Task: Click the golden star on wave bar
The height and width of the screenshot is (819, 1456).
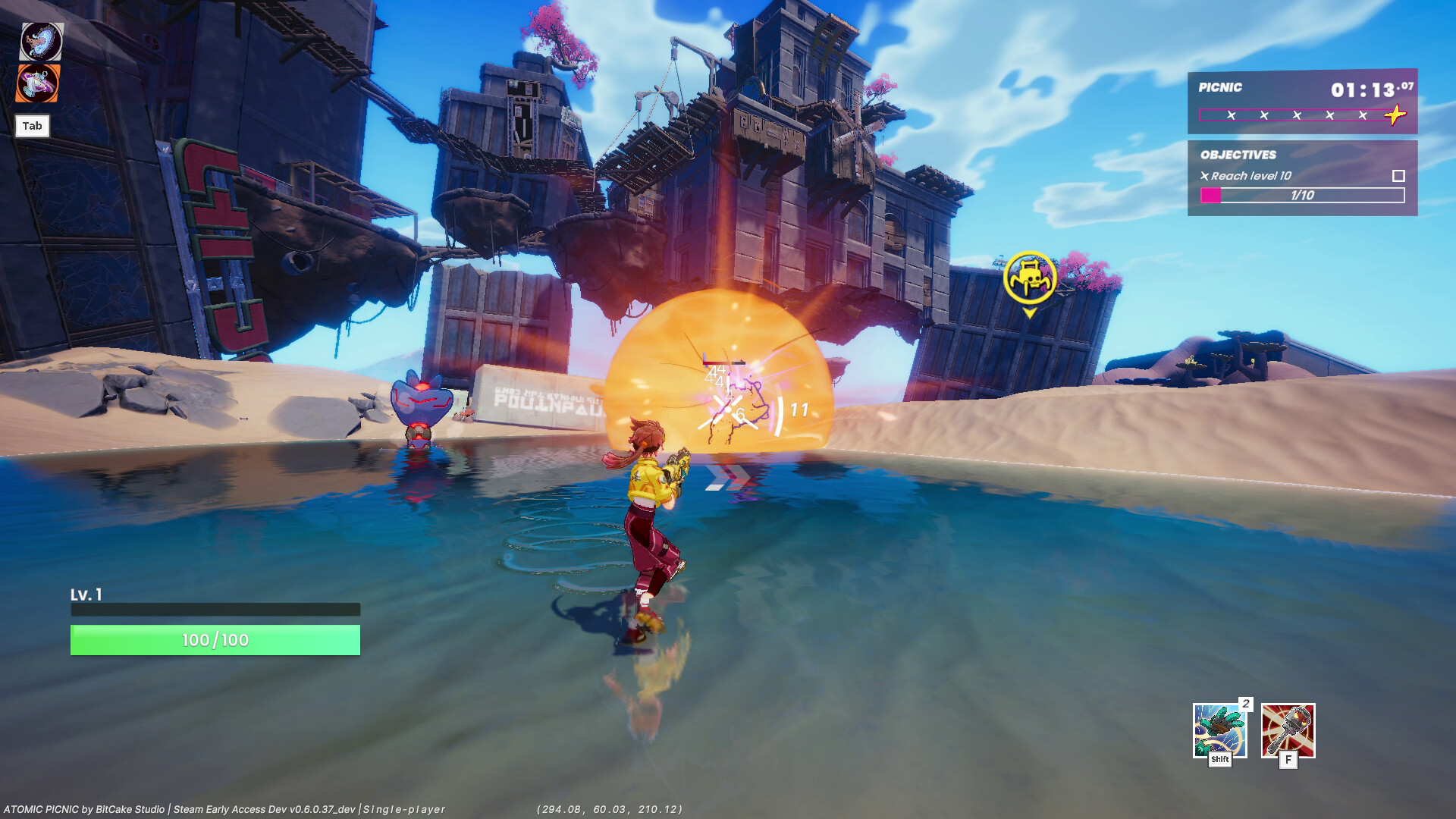Action: (1395, 114)
